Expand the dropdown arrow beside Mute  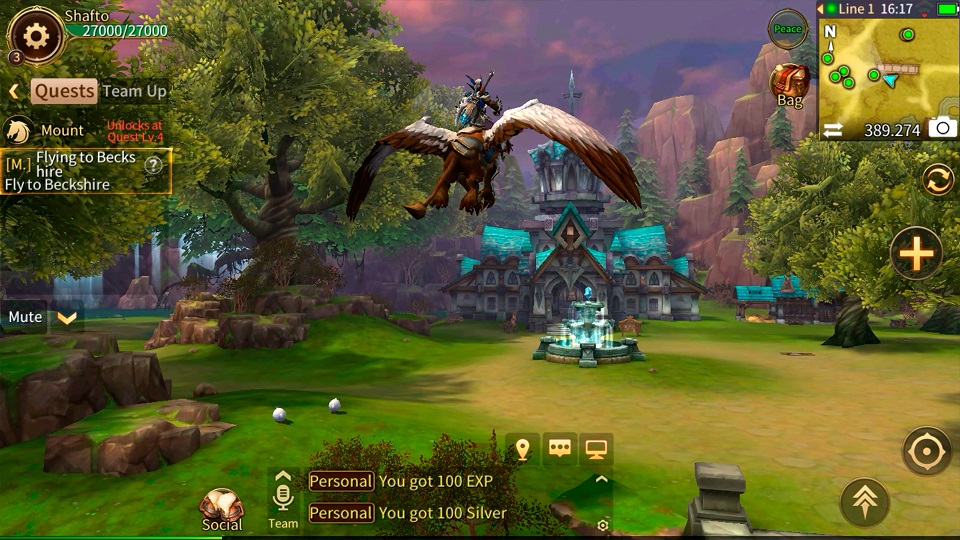click(67, 318)
